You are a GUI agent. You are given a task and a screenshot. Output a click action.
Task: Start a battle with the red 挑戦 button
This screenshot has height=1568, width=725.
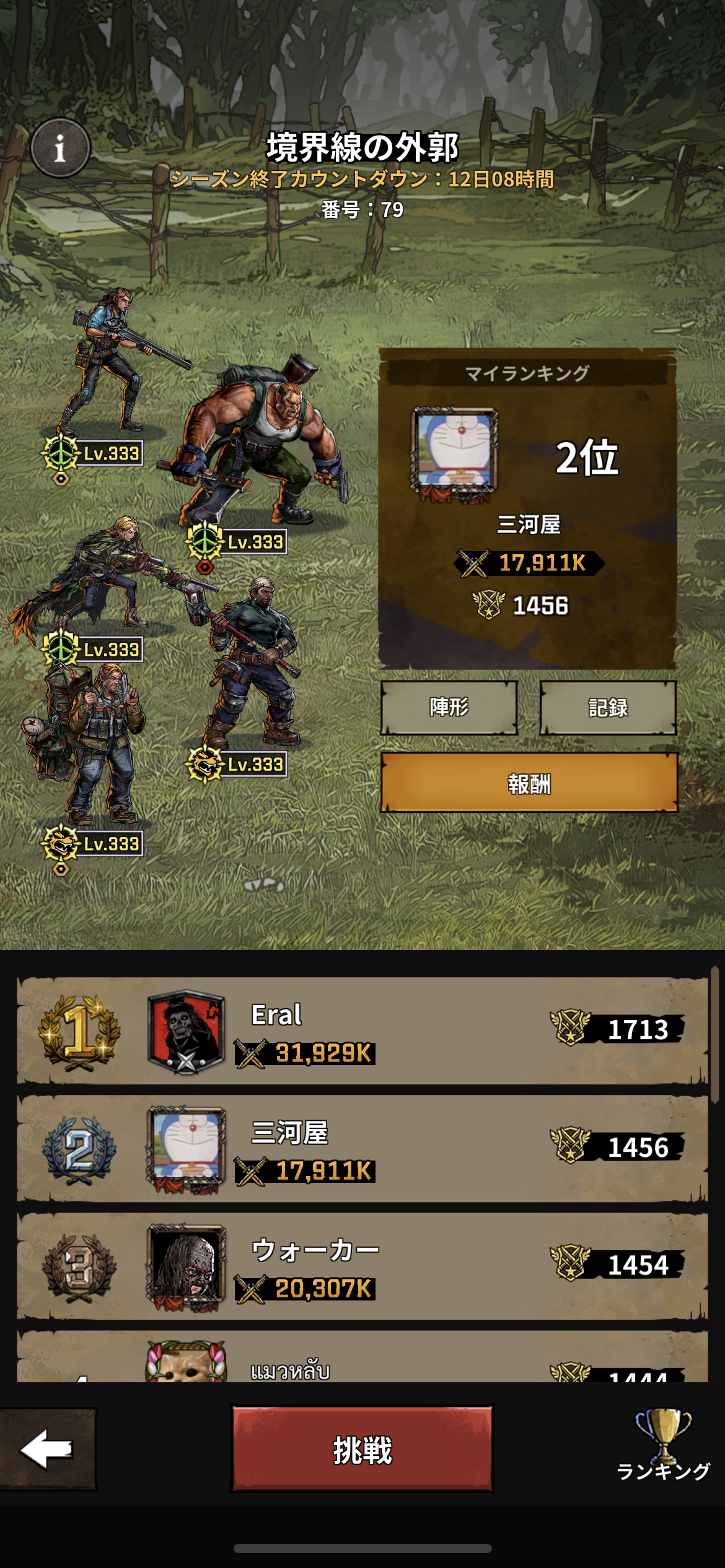coord(362,1450)
